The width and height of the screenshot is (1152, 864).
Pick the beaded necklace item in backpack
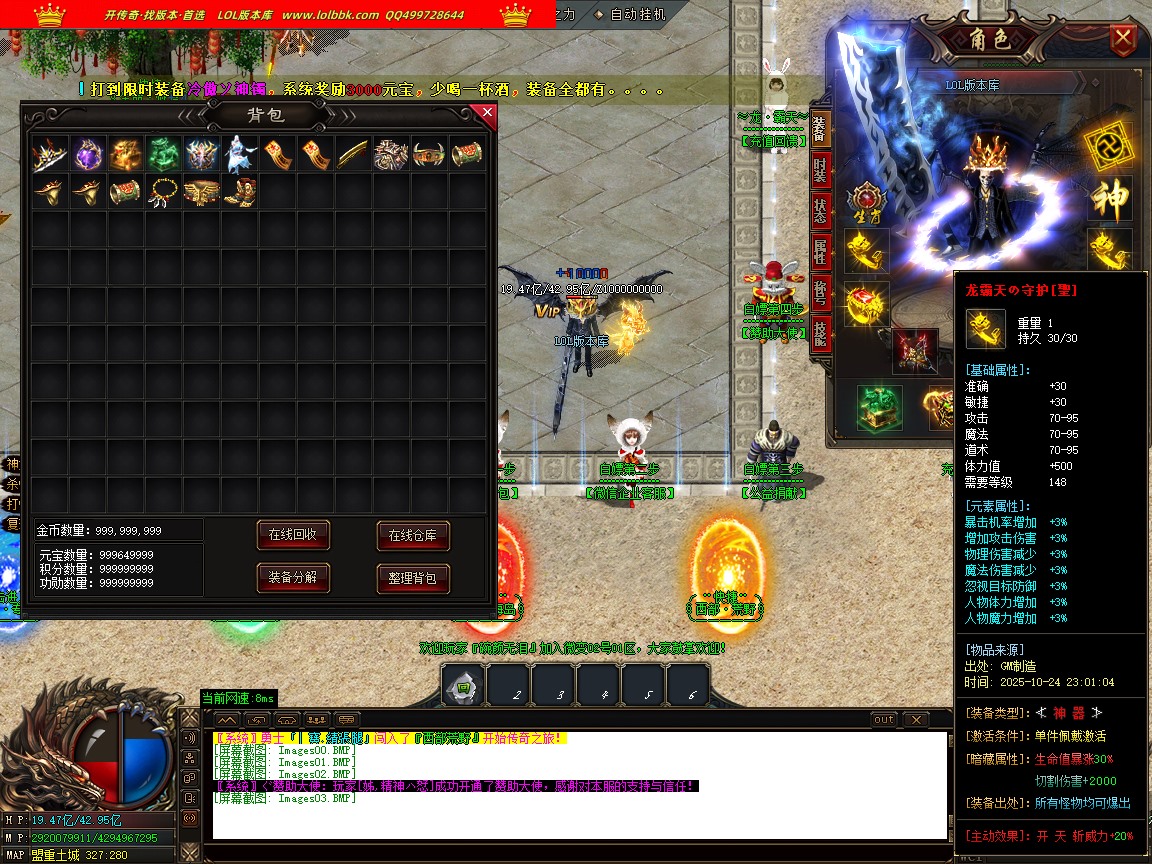(x=164, y=190)
